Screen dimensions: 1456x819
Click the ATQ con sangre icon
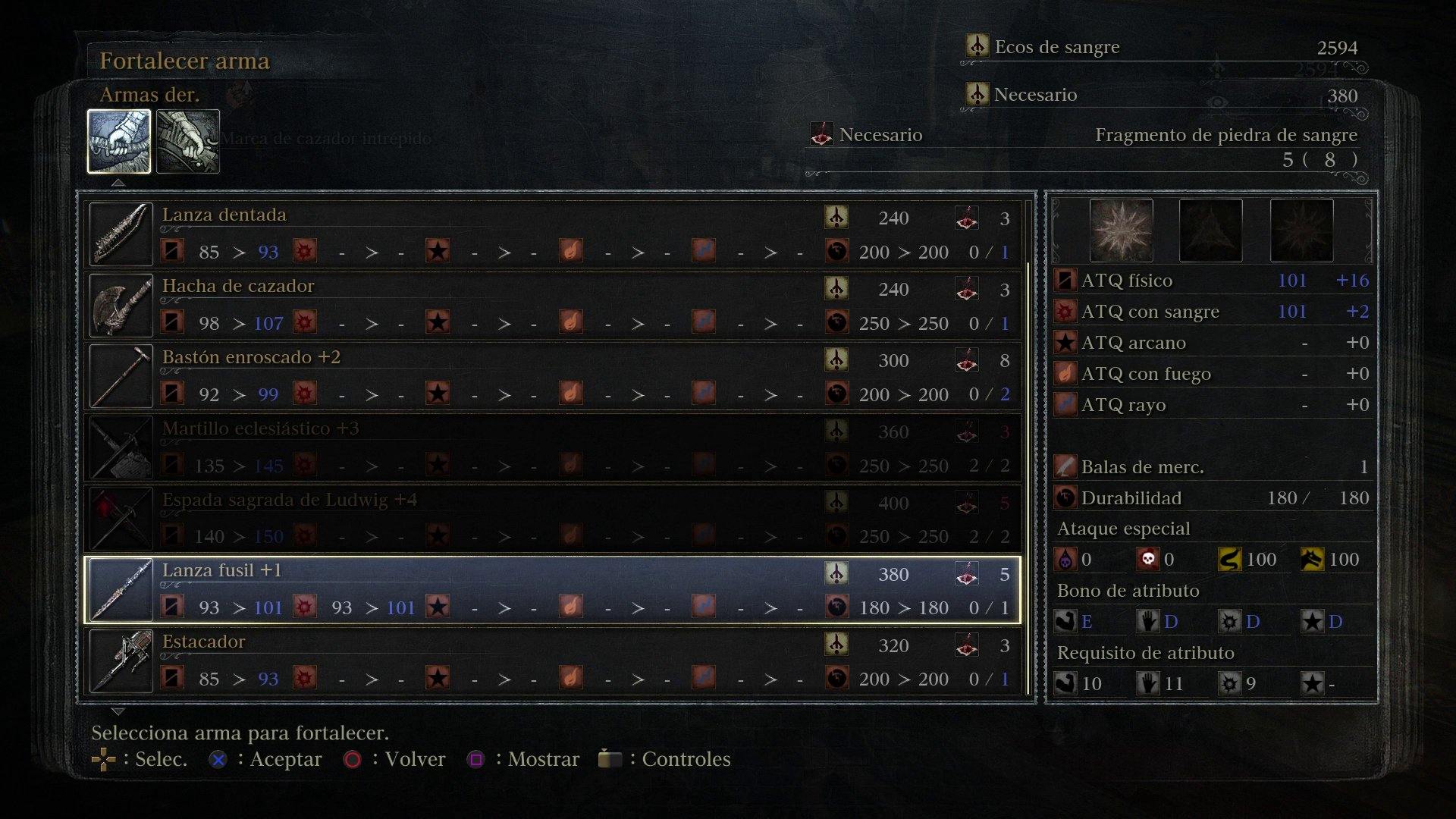[1065, 311]
